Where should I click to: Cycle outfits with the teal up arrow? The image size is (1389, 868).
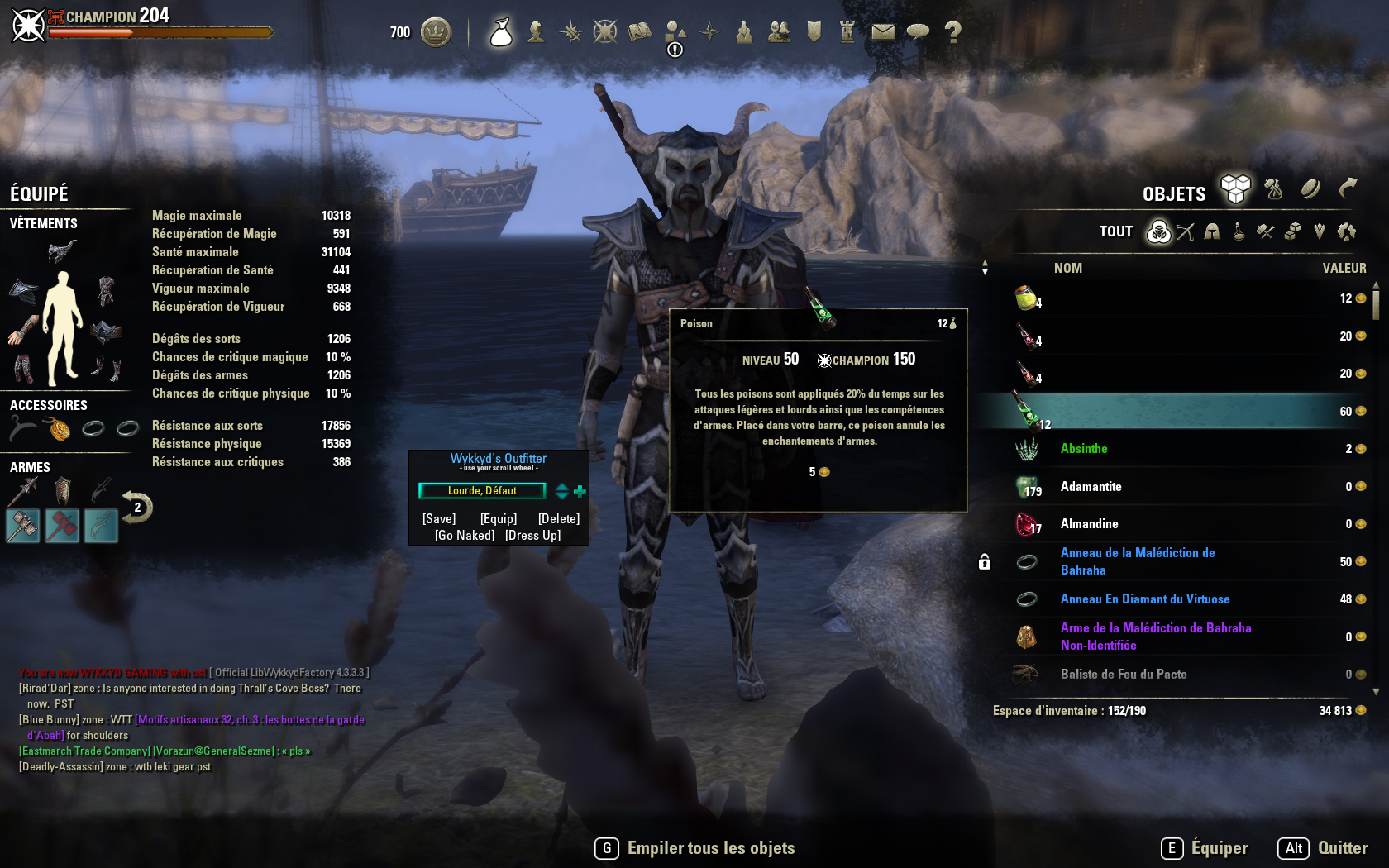(561, 487)
